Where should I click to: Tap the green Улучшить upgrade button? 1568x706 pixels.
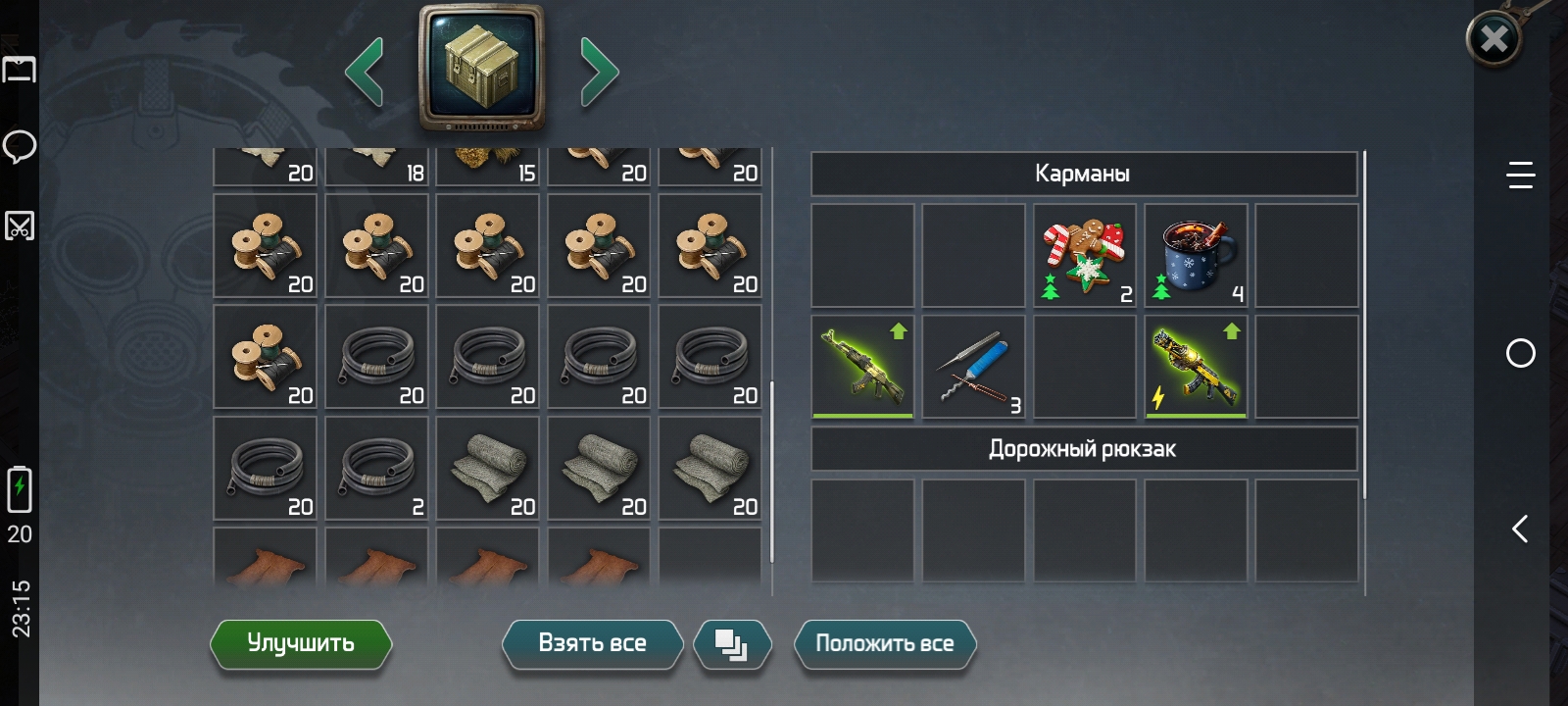coord(301,644)
